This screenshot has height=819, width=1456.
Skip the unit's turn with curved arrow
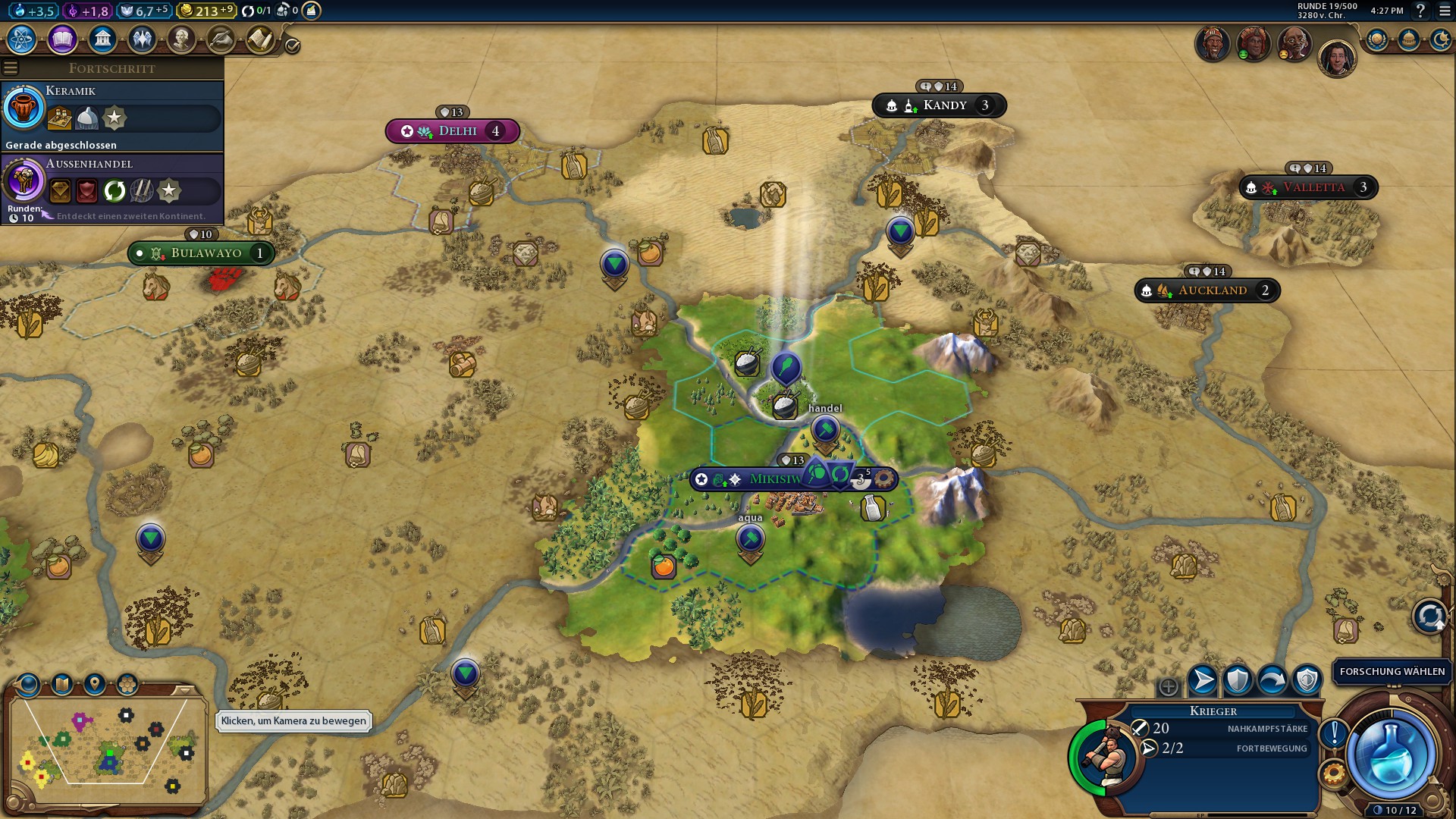[x=1272, y=680]
